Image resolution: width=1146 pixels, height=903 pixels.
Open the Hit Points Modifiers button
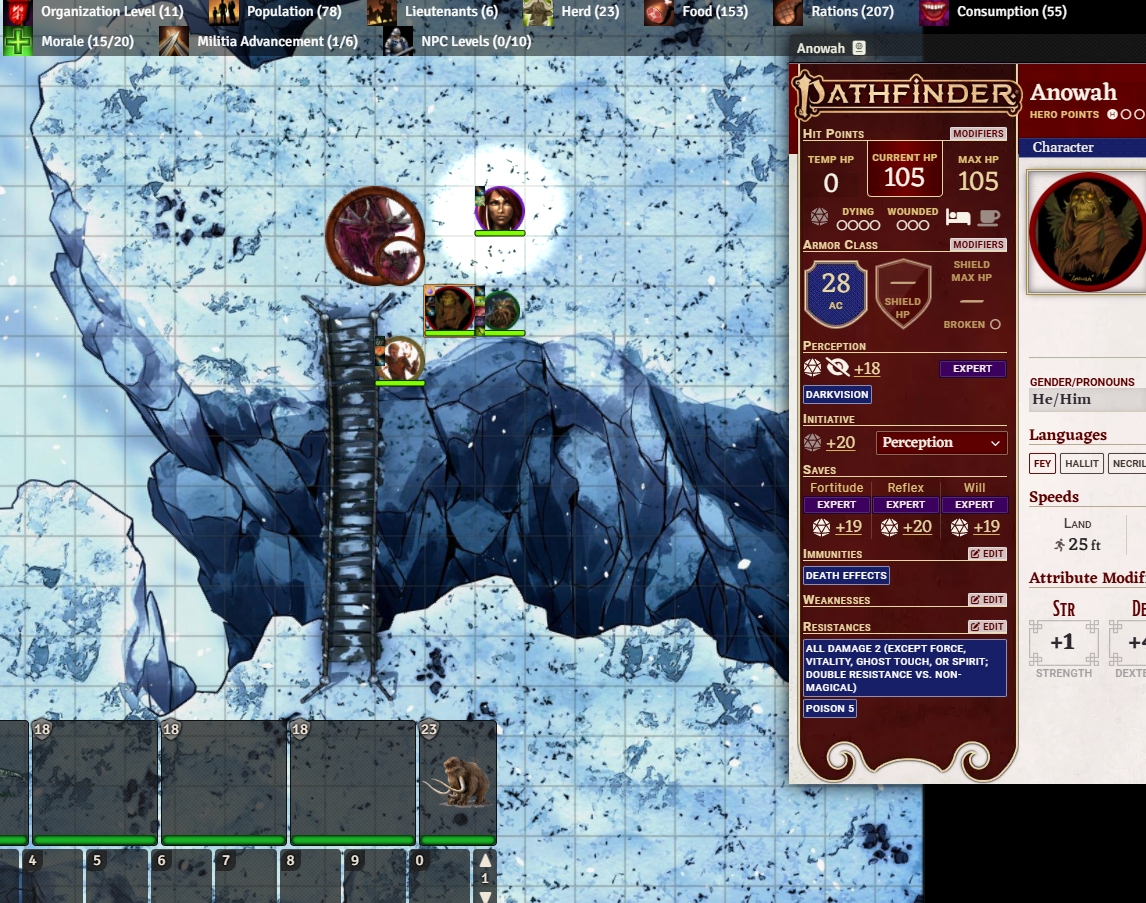point(978,134)
